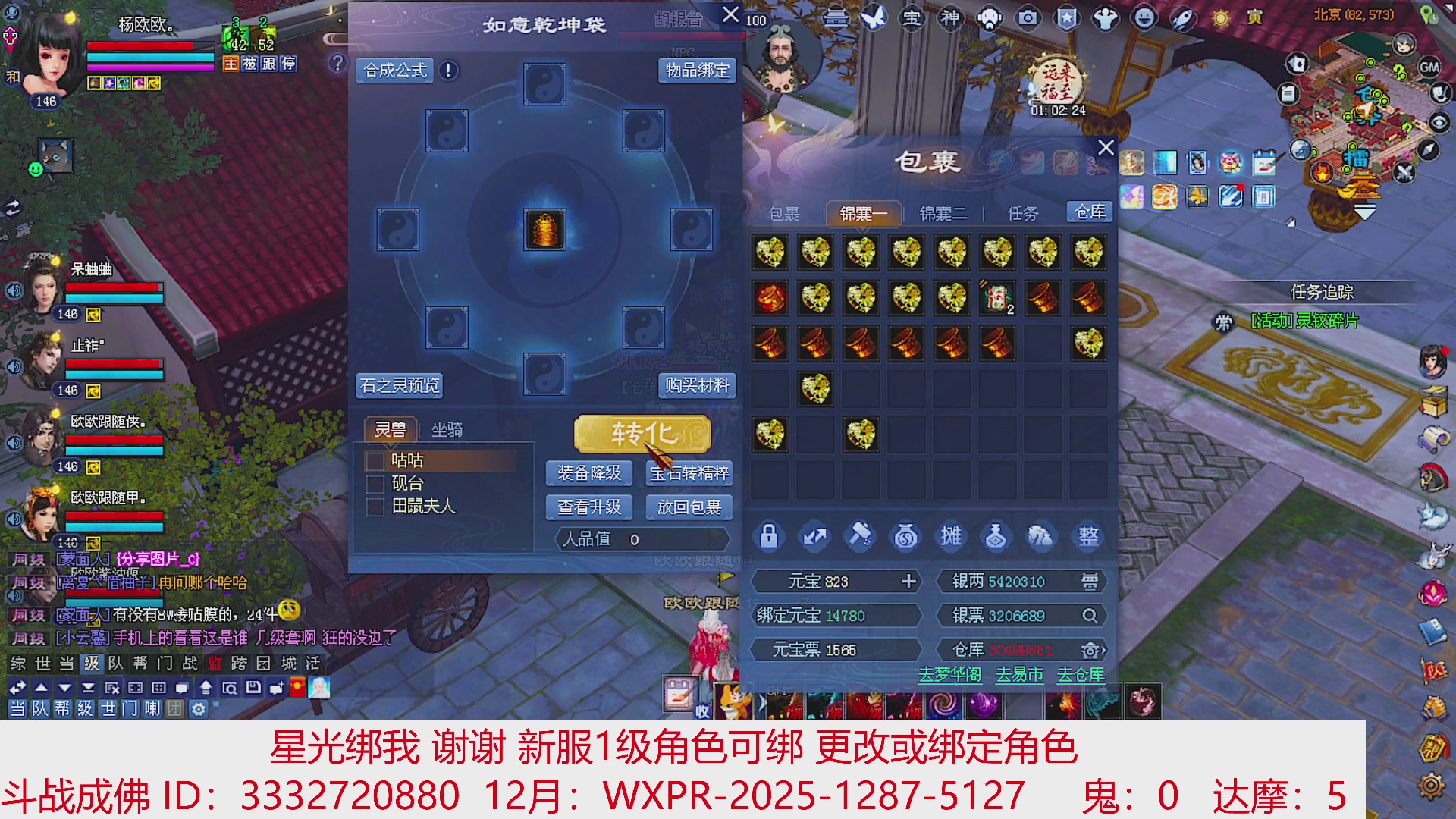The width and height of the screenshot is (1456, 819).
Task: Click the 人品值 luck value gauge
Action: (639, 539)
